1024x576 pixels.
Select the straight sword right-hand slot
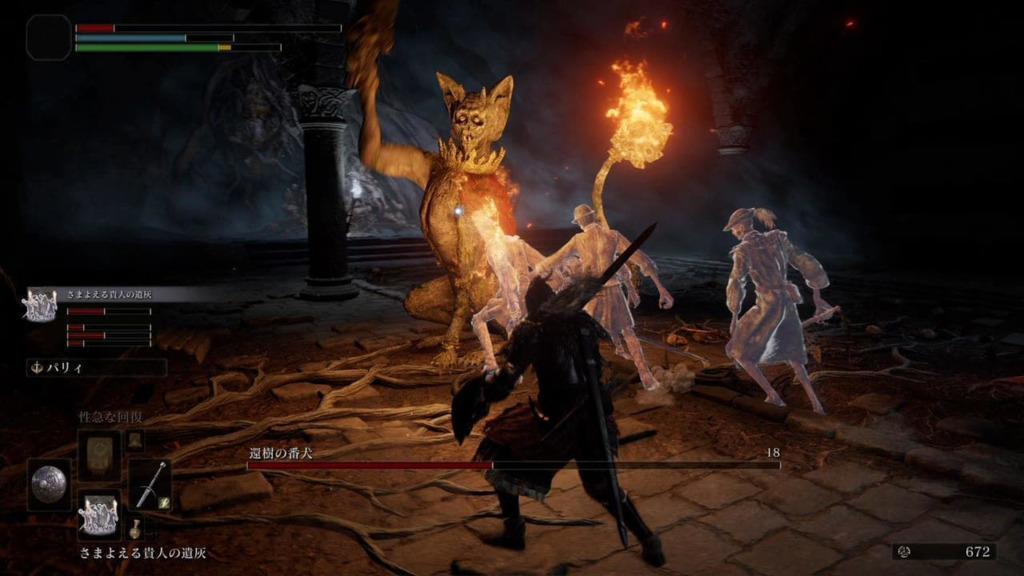(x=149, y=485)
